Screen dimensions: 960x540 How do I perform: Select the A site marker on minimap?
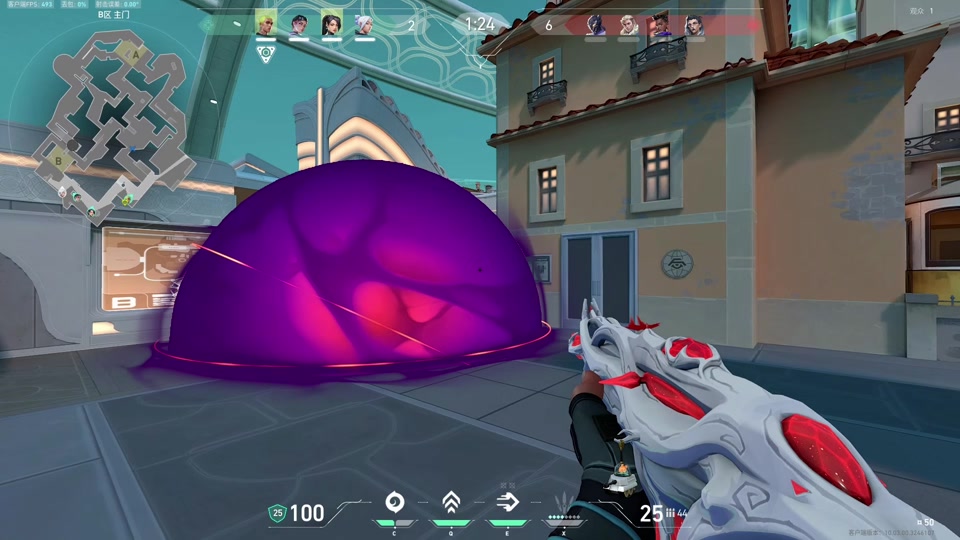point(136,56)
